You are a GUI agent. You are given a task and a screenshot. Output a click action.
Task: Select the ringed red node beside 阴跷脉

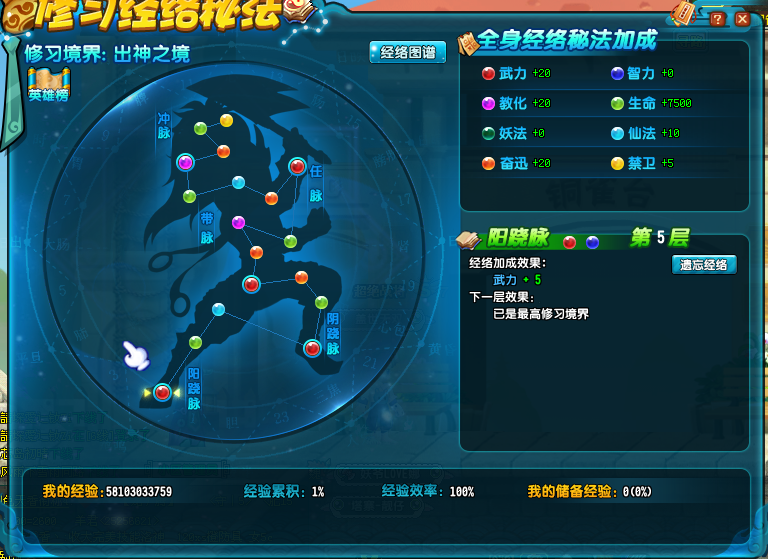[x=312, y=348]
